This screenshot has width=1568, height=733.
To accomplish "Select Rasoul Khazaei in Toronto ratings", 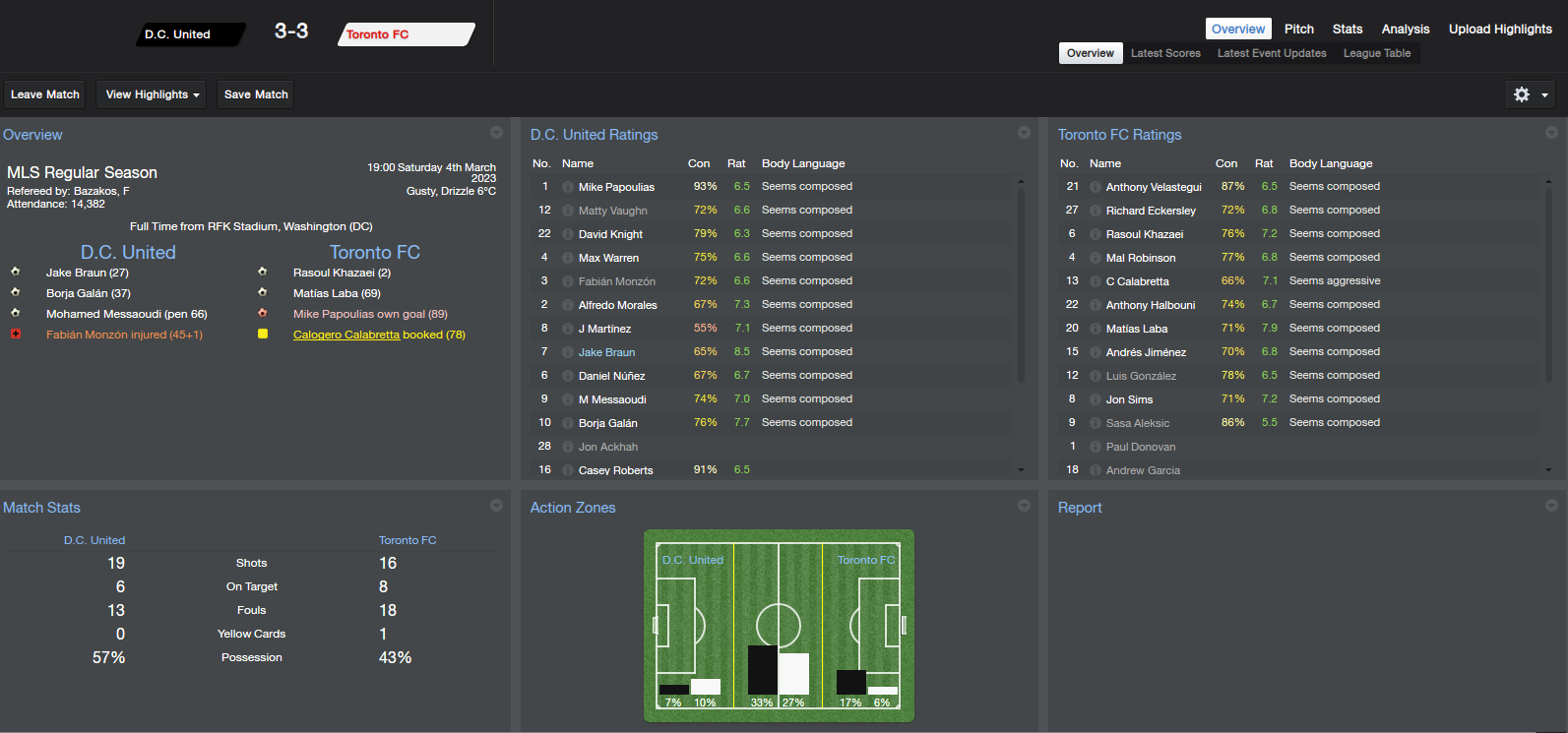I will point(1144,234).
